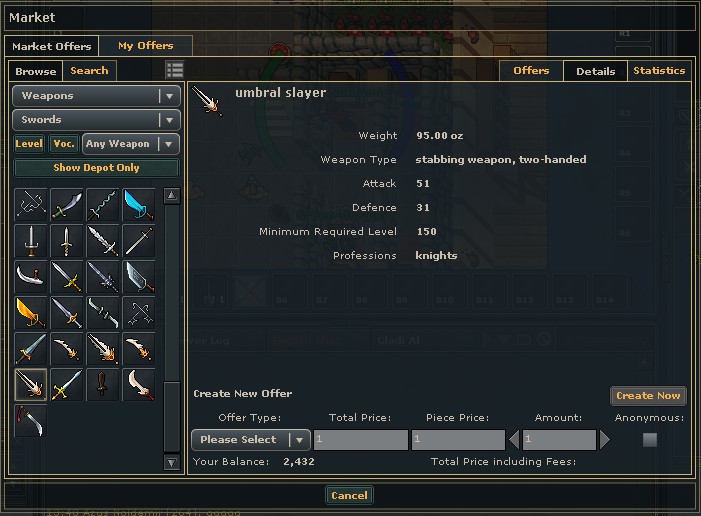The width and height of the screenshot is (701, 516).
Task: Cancel and close the Market window
Action: coord(349,495)
